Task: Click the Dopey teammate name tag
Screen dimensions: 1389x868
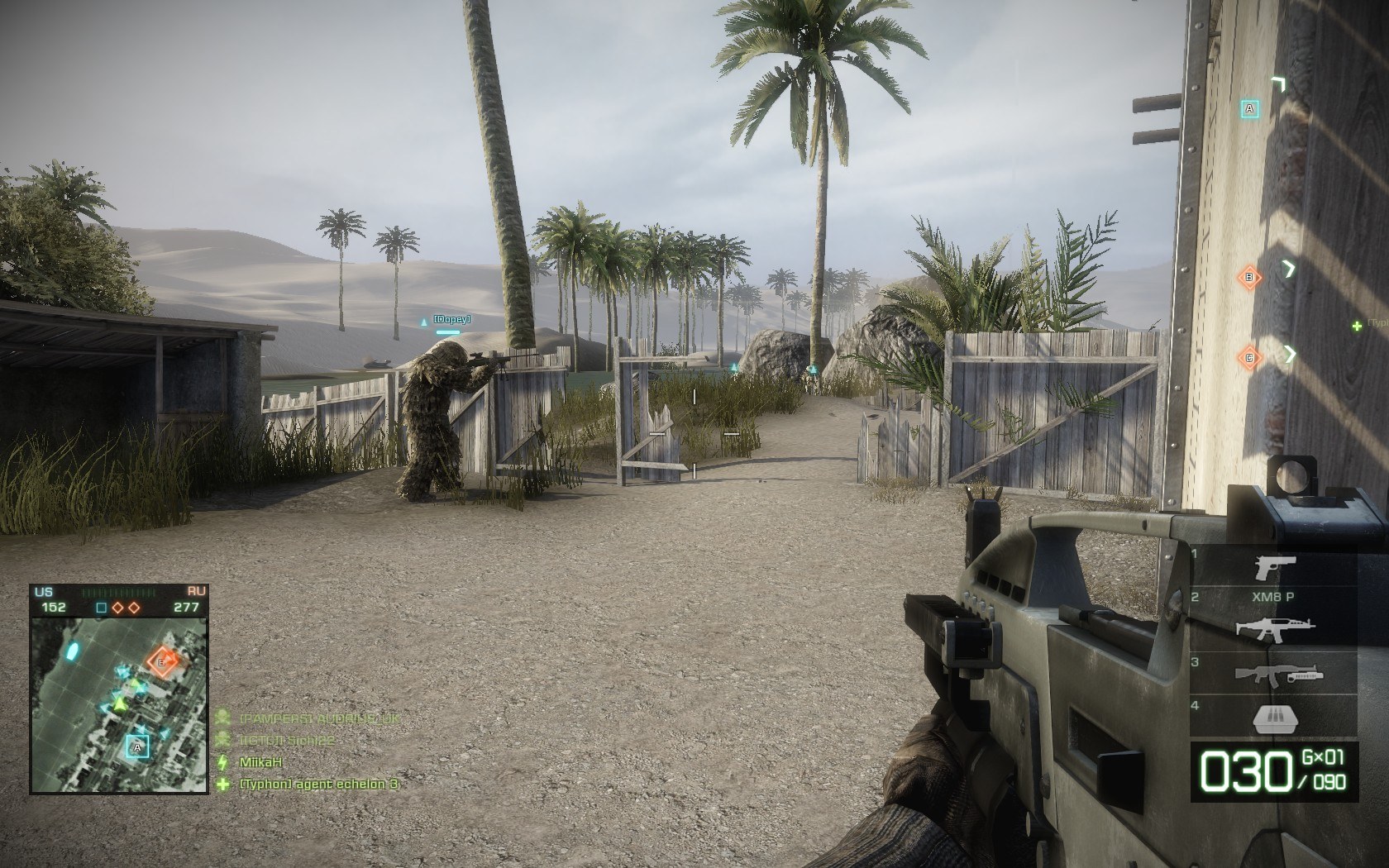Action: [453, 319]
